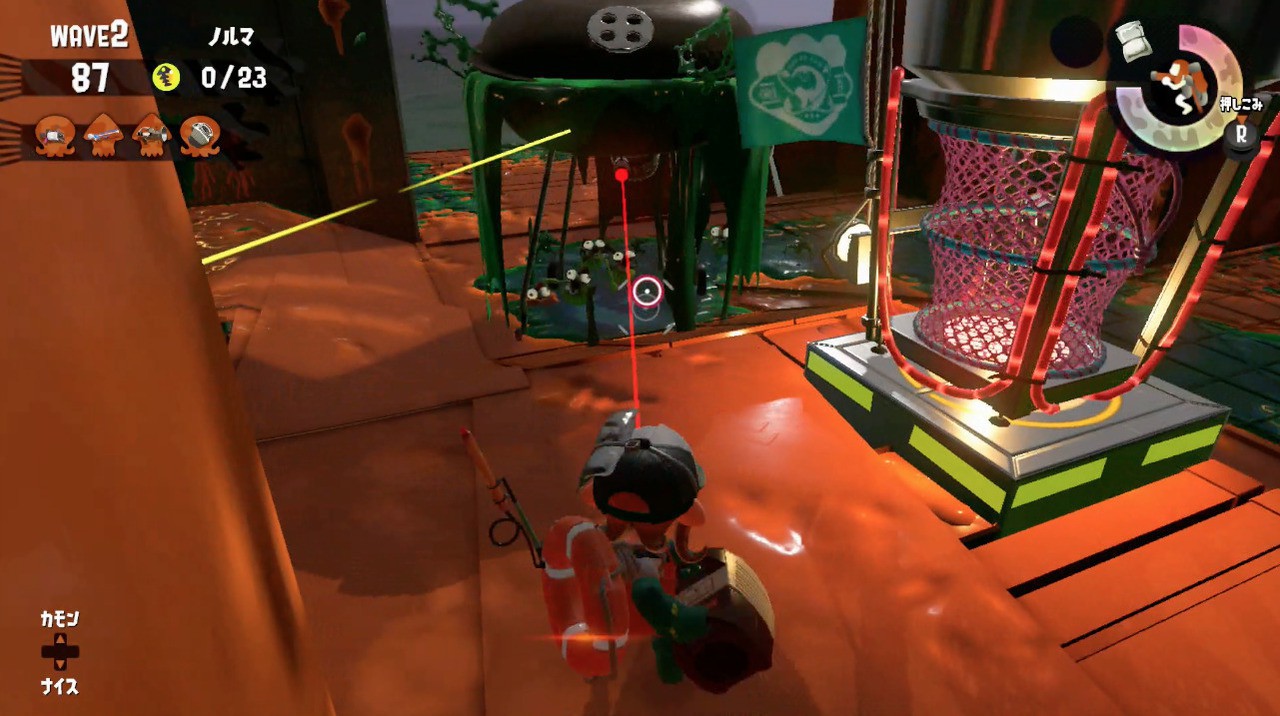Send the ナイス signal
1280x716 pixels.
coord(59,686)
